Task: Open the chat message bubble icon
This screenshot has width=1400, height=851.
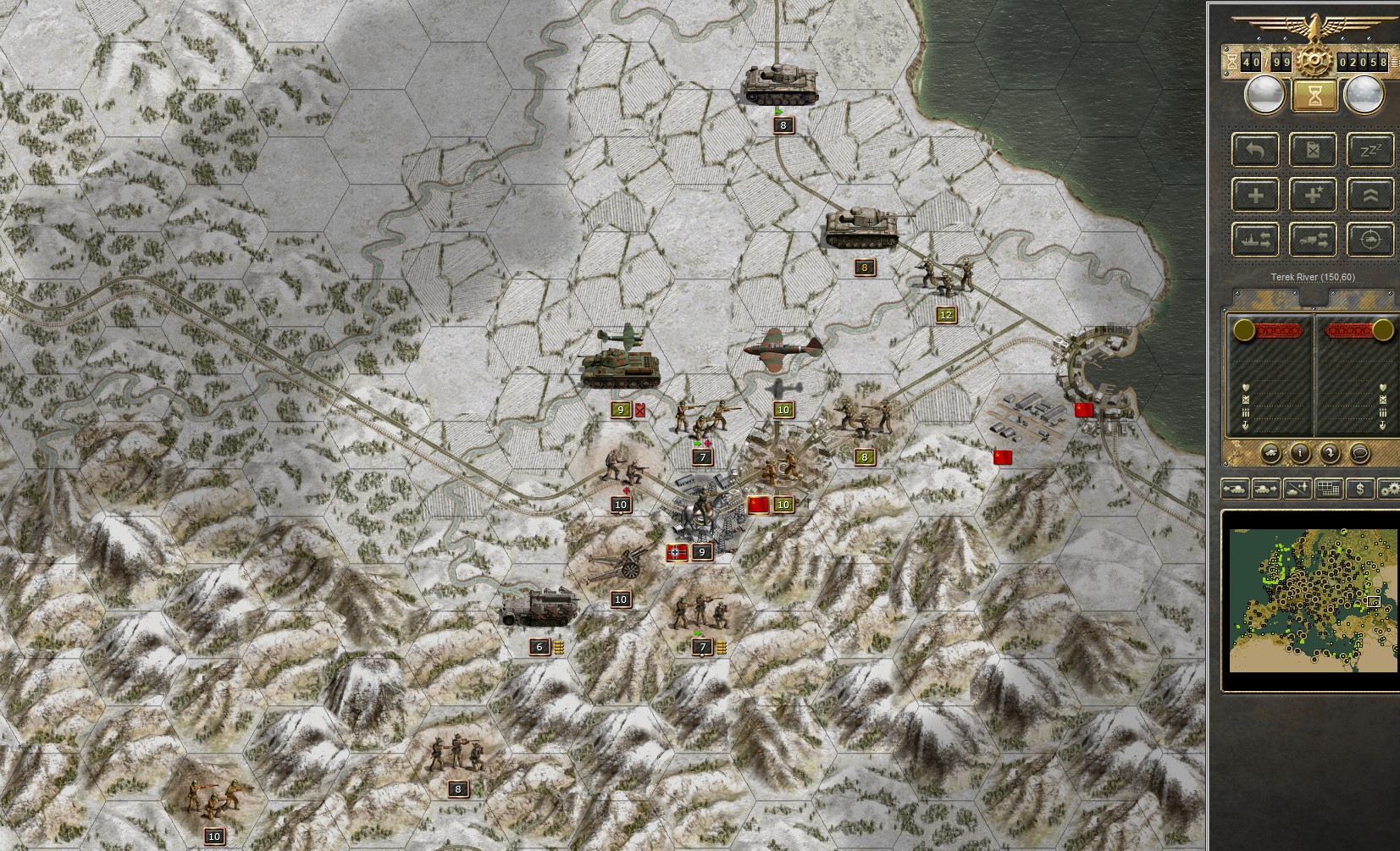Action: (1359, 453)
